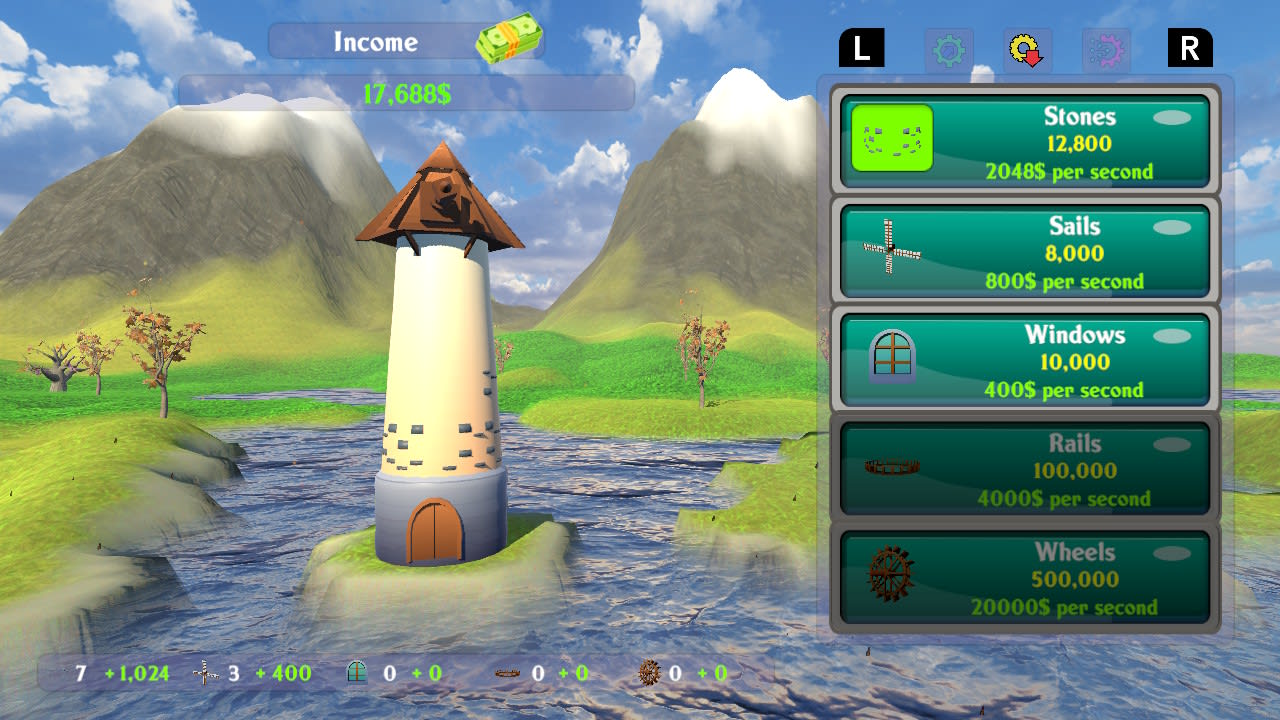Click the Income banner
Viewport: 1280px width, 720px height.
375,42
